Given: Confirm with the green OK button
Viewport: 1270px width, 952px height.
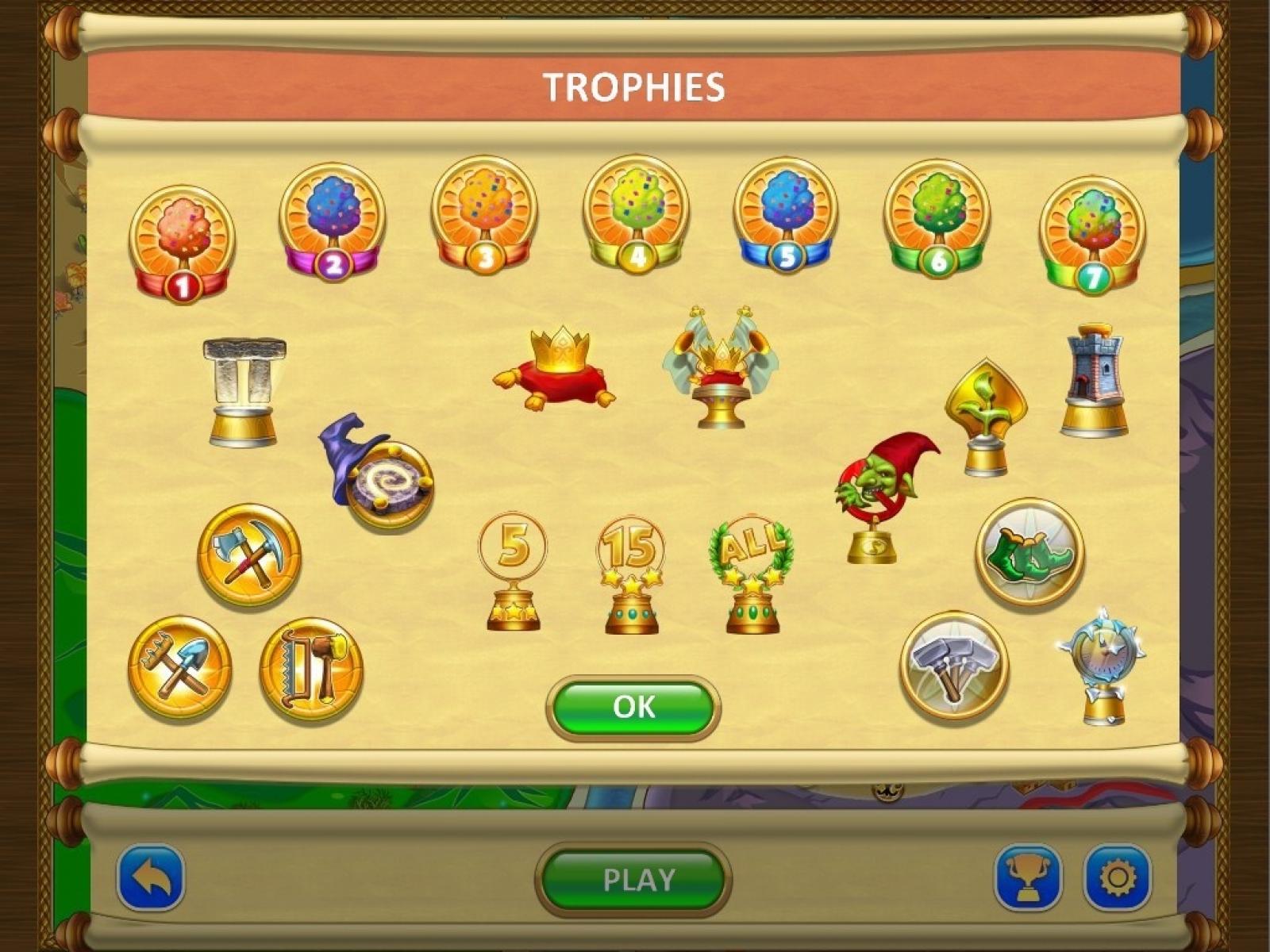Looking at the screenshot, I should [x=633, y=707].
